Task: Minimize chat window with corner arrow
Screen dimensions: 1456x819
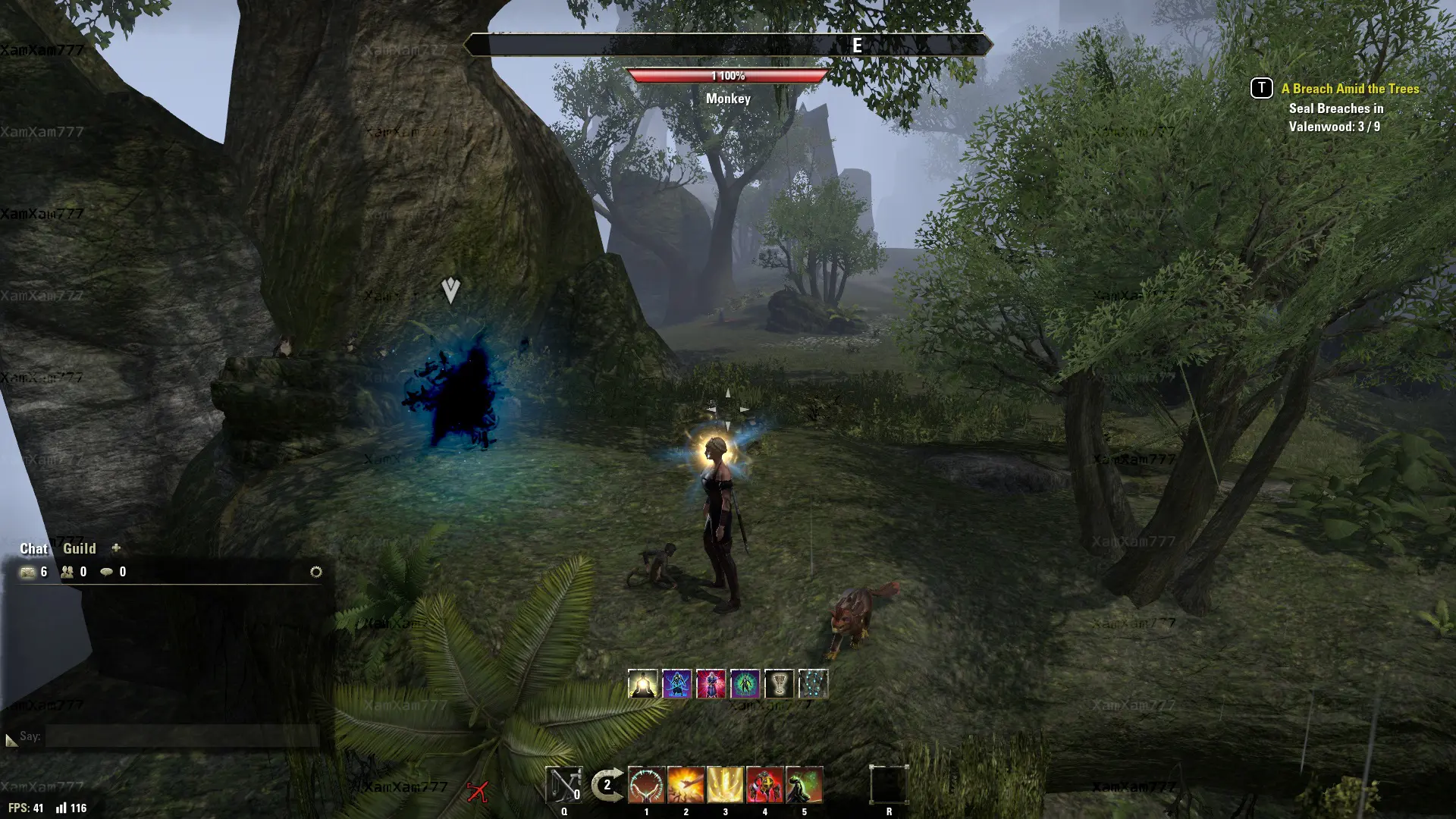Action: point(11,739)
